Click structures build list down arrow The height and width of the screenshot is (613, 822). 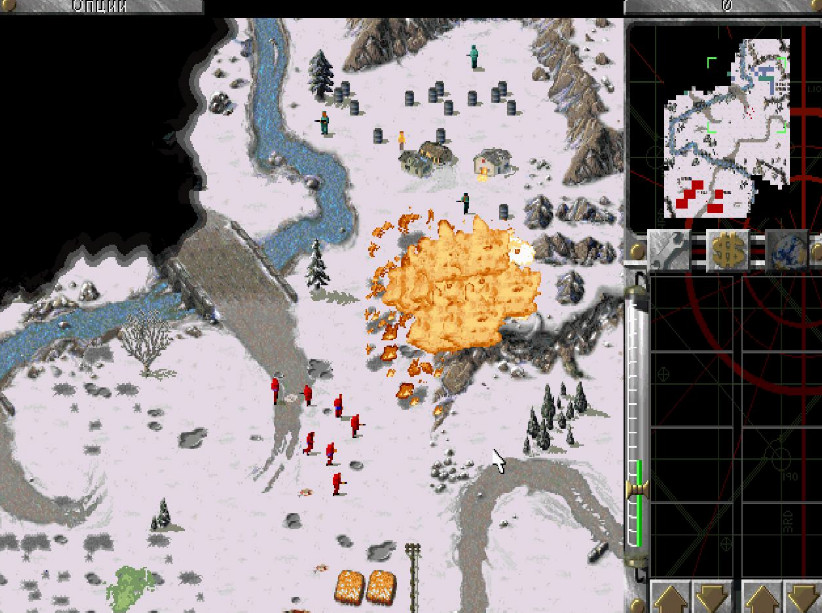(712, 598)
